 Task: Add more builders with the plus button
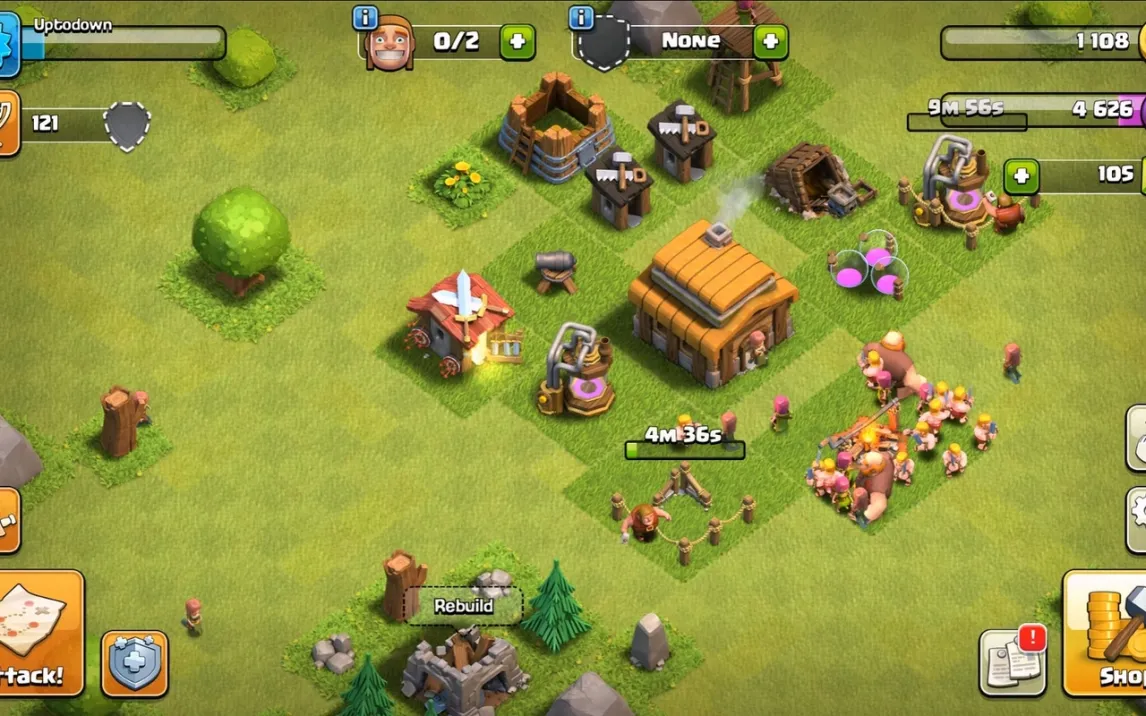tap(517, 42)
